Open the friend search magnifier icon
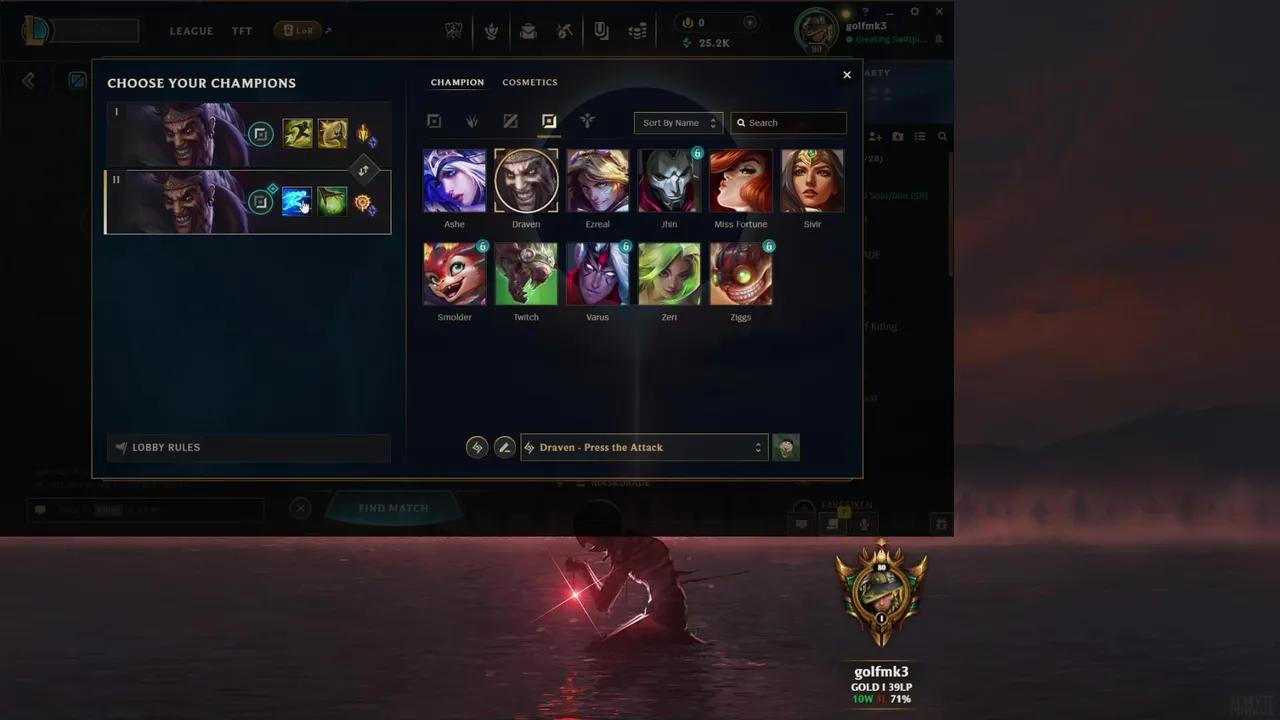Image resolution: width=1280 pixels, height=720 pixels. click(941, 136)
